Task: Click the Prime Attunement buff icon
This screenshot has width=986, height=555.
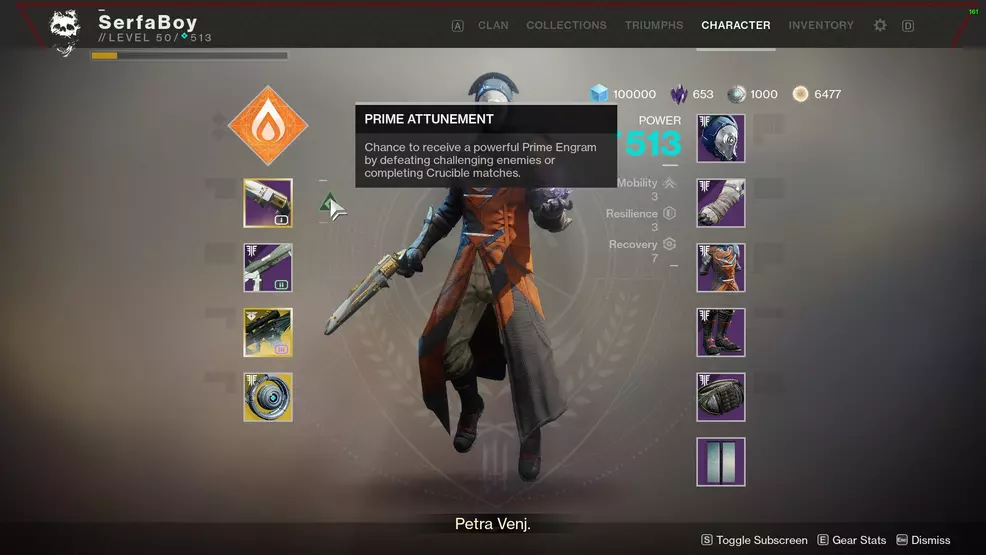Action: click(x=330, y=204)
